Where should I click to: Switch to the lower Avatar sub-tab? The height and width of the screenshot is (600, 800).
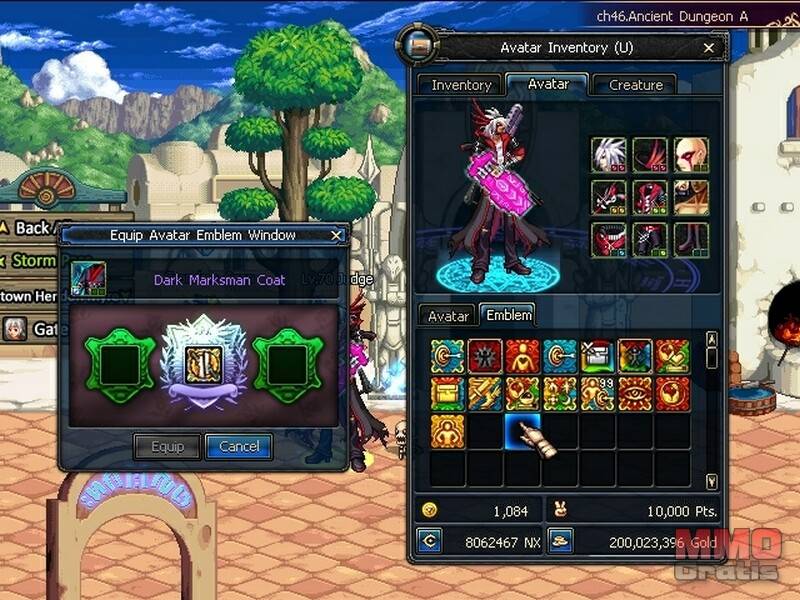point(448,315)
